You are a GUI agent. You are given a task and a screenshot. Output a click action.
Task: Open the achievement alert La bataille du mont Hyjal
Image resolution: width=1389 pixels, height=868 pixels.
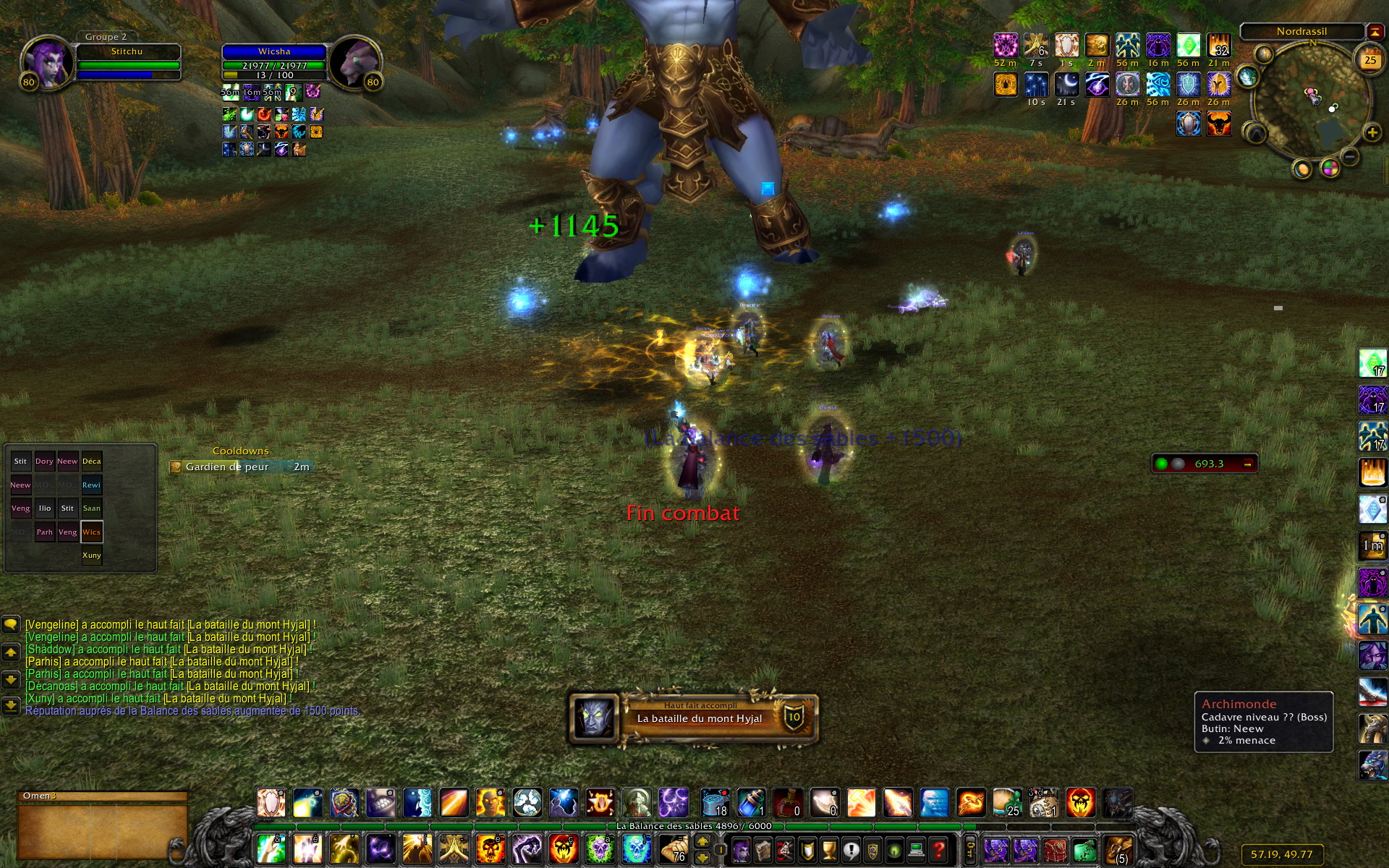[693, 718]
